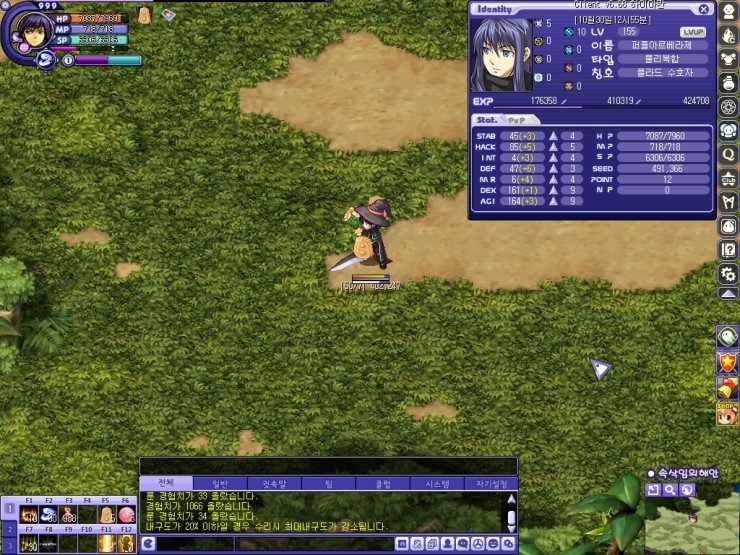Add a point to AGI stat
Image resolution: width=740 pixels, height=555 pixels.
(551, 201)
